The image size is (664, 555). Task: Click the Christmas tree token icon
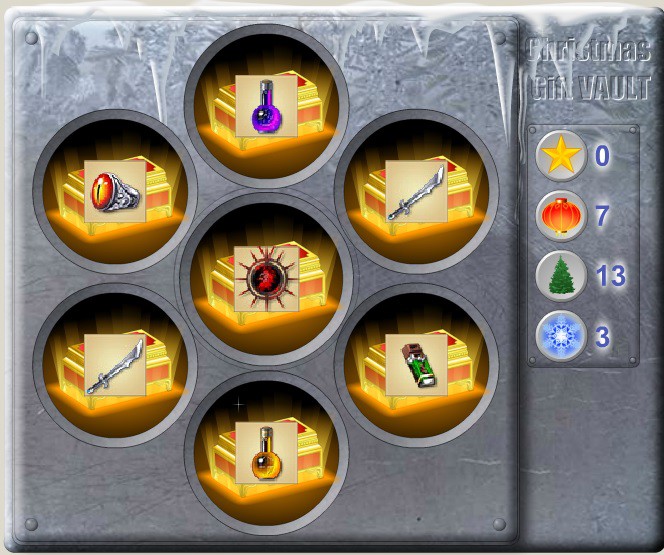pyautogui.click(x=561, y=277)
